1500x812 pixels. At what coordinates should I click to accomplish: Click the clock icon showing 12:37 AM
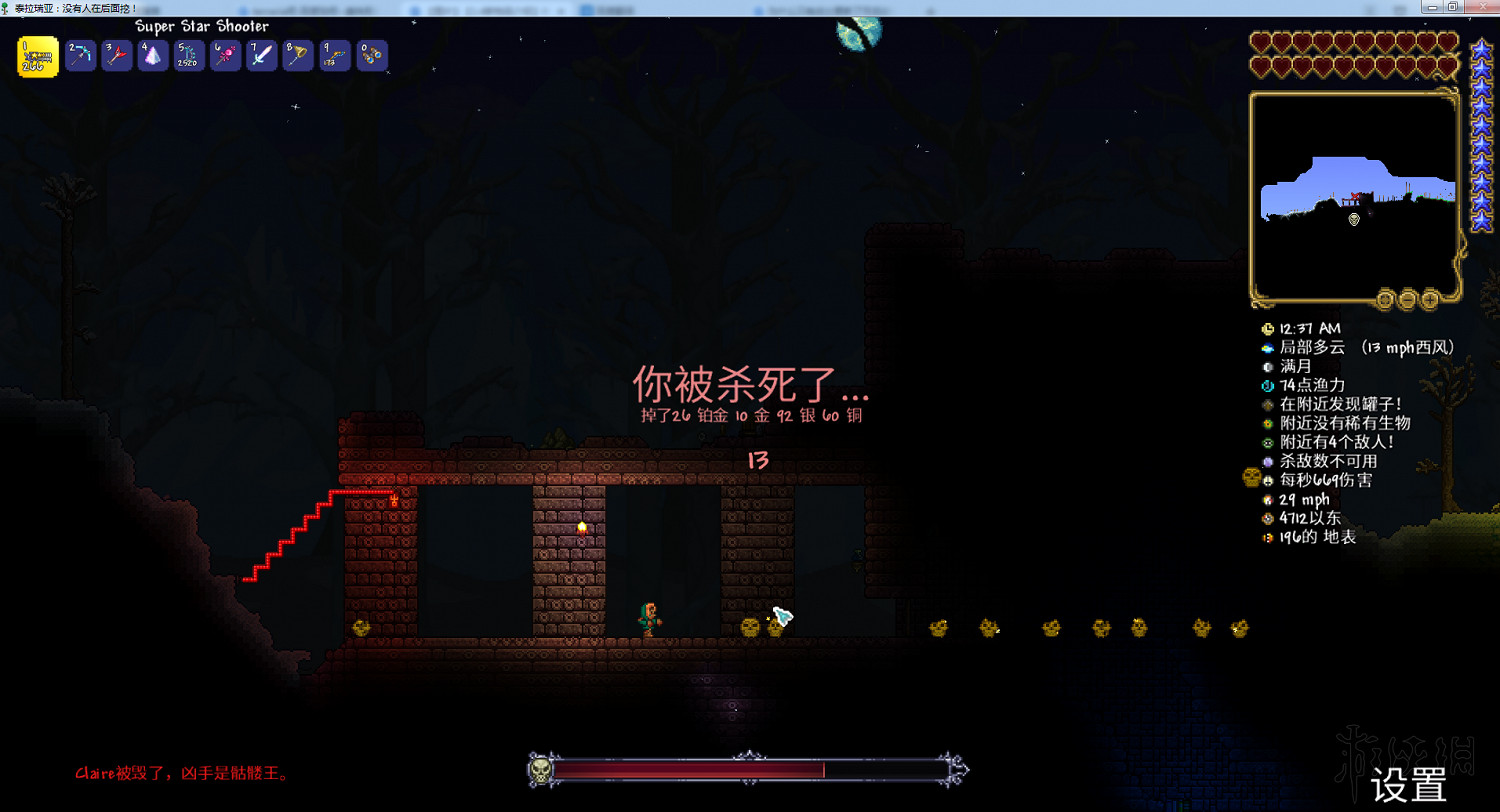point(1266,329)
